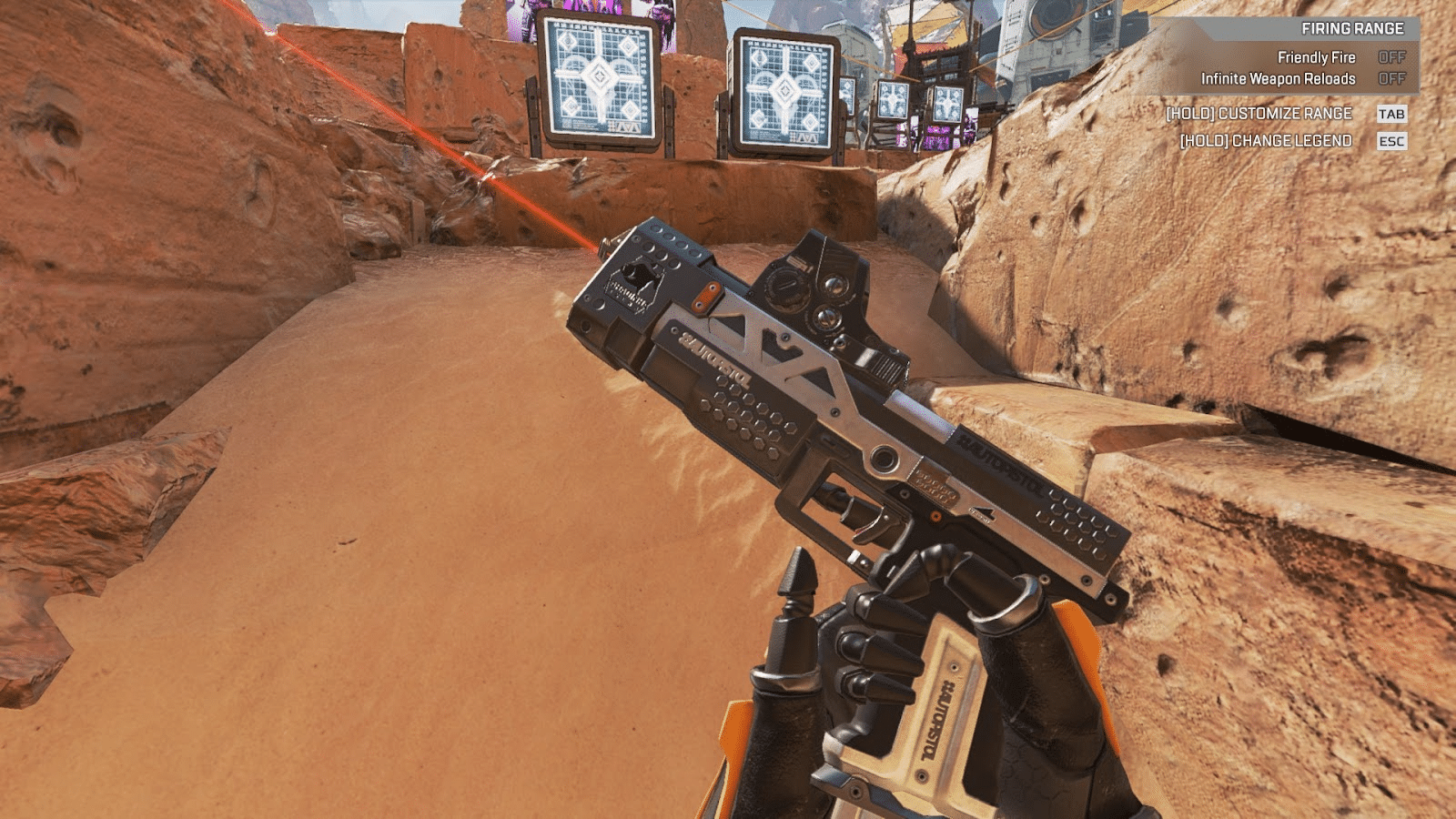1456x819 pixels.
Task: Toggle Infinite Weapon Reloads setting
Action: (1394, 79)
